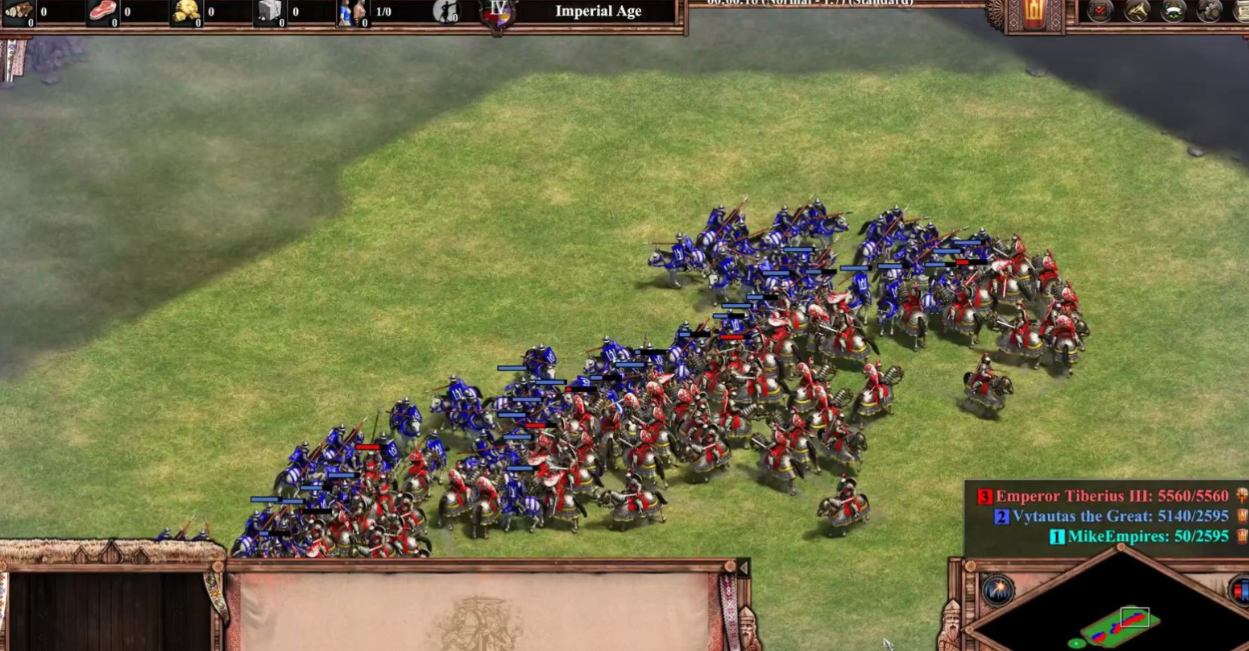Select the idle villager icon
This screenshot has height=651, width=1249.
[x=446, y=12]
